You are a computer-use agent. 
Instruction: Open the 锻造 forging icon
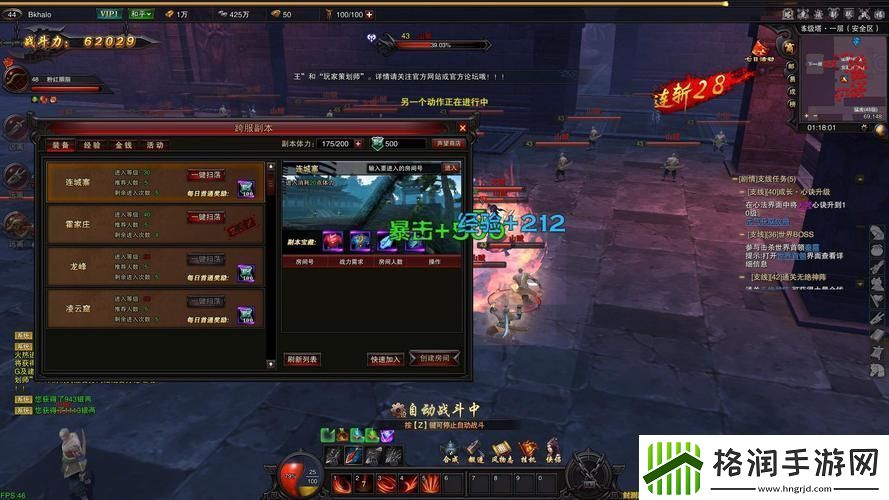click(475, 449)
